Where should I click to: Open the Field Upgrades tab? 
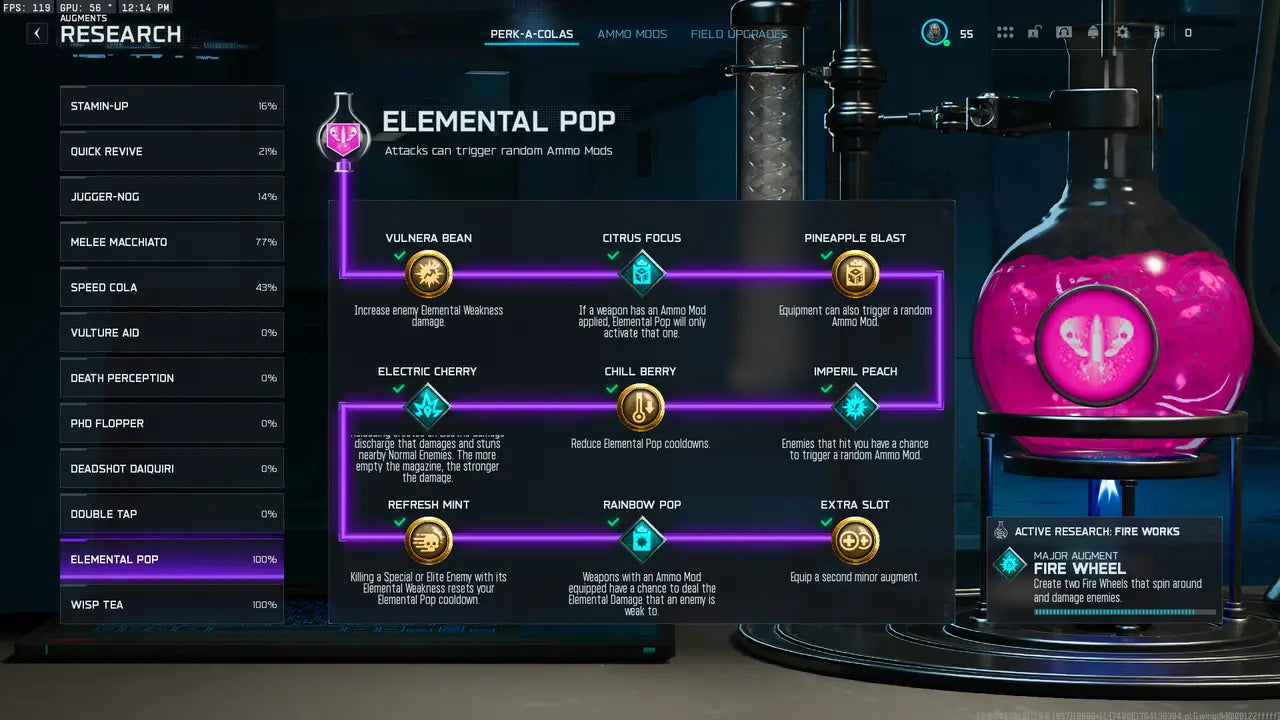[x=738, y=34]
